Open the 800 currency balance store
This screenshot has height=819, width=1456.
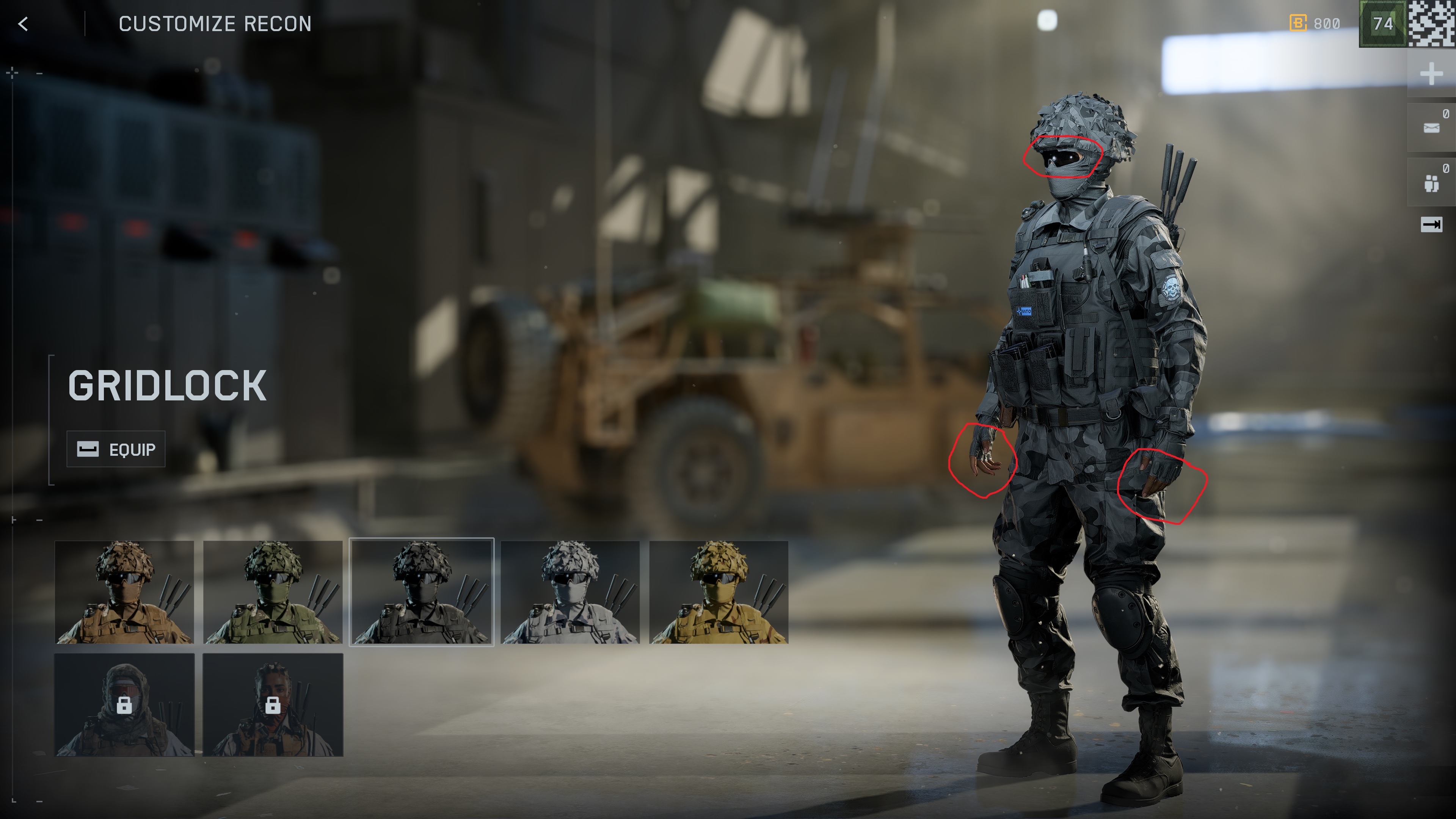point(1315,24)
